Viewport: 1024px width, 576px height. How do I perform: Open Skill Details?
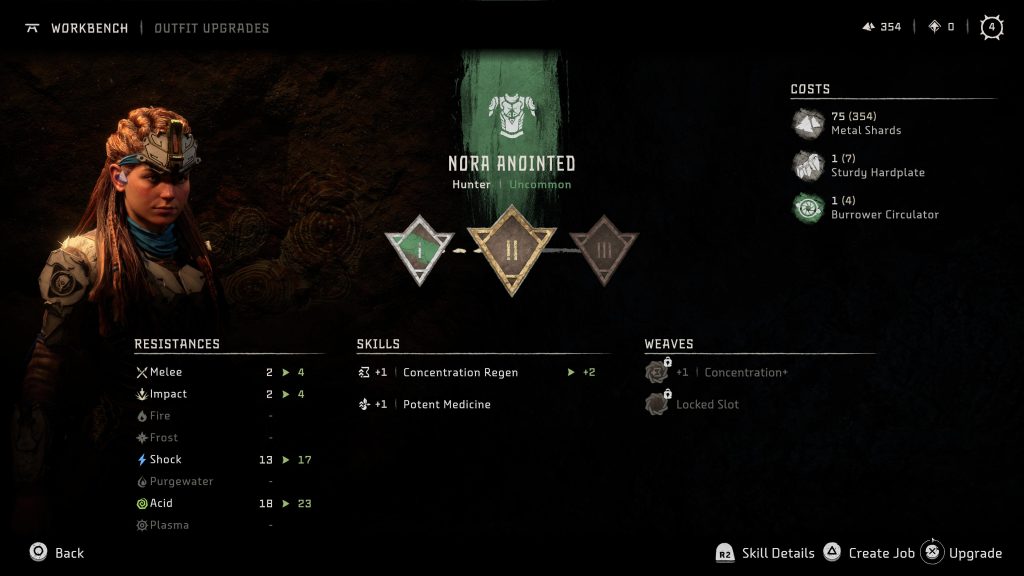[x=764, y=553]
